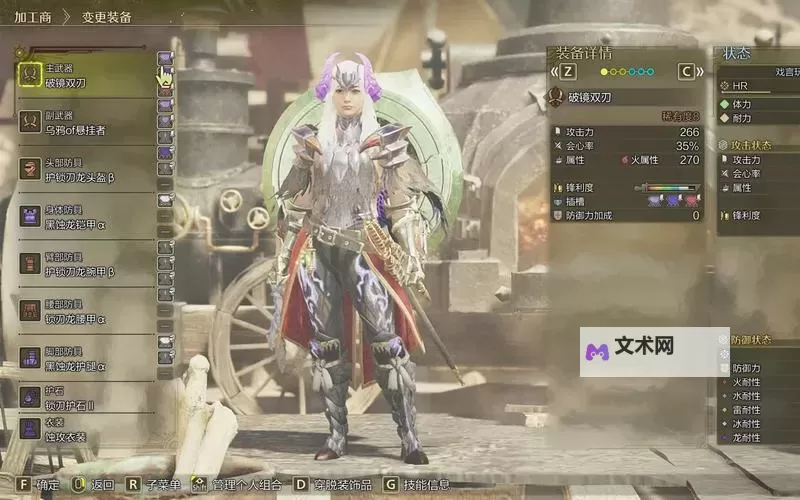This screenshot has height=500, width=800.
Task: Open the charm 锁刃护石 II slot
Action: pyautogui.click(x=85, y=398)
